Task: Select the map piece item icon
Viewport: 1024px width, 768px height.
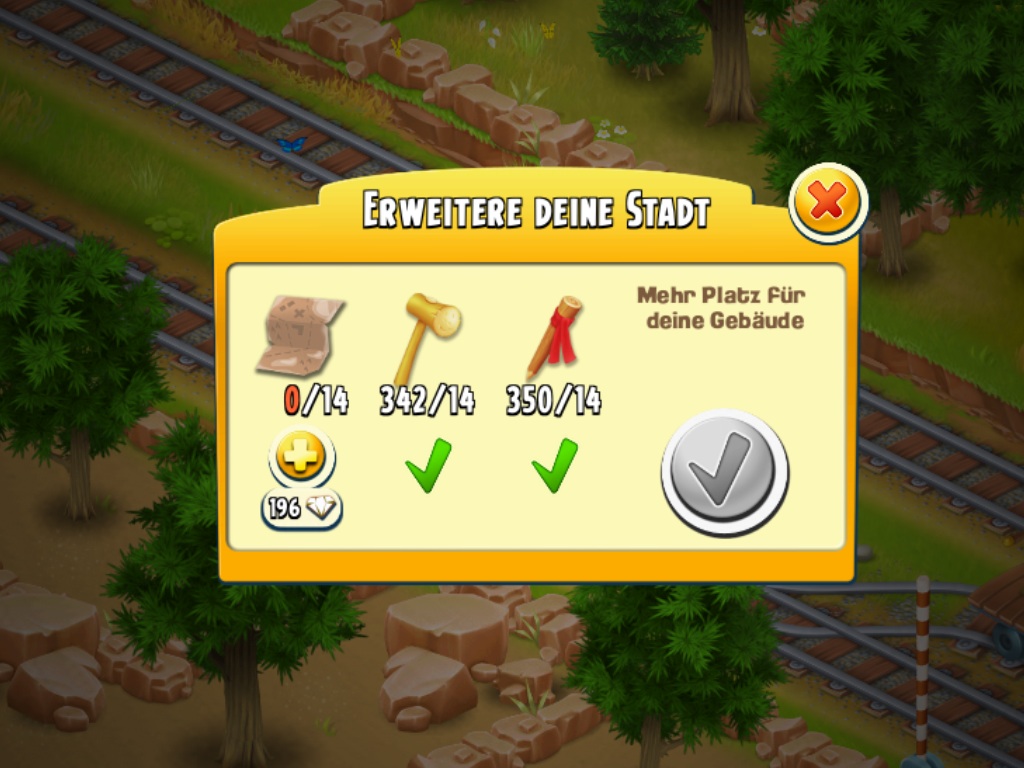Action: tap(301, 335)
